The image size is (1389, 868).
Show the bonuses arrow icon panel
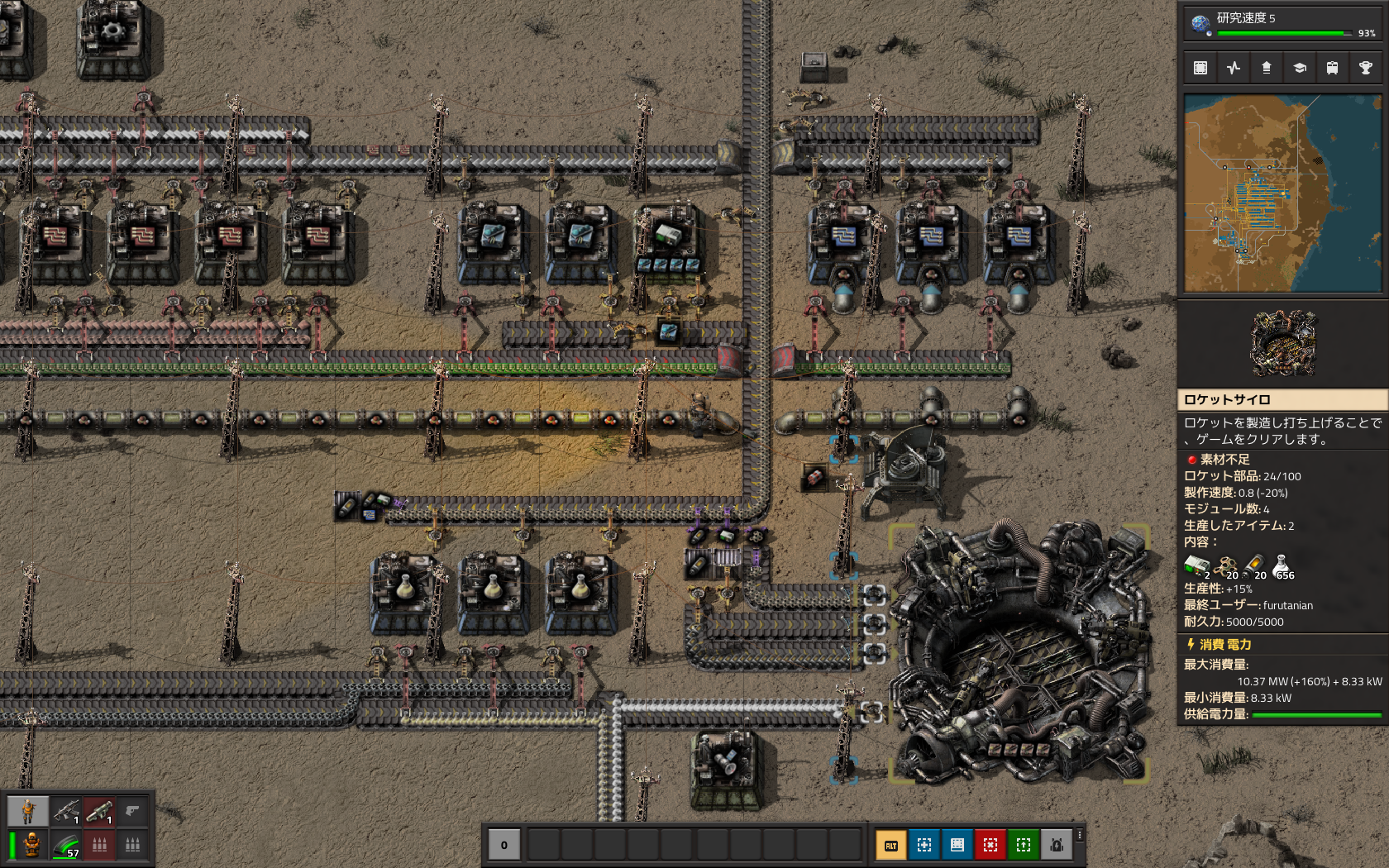[x=1266, y=68]
